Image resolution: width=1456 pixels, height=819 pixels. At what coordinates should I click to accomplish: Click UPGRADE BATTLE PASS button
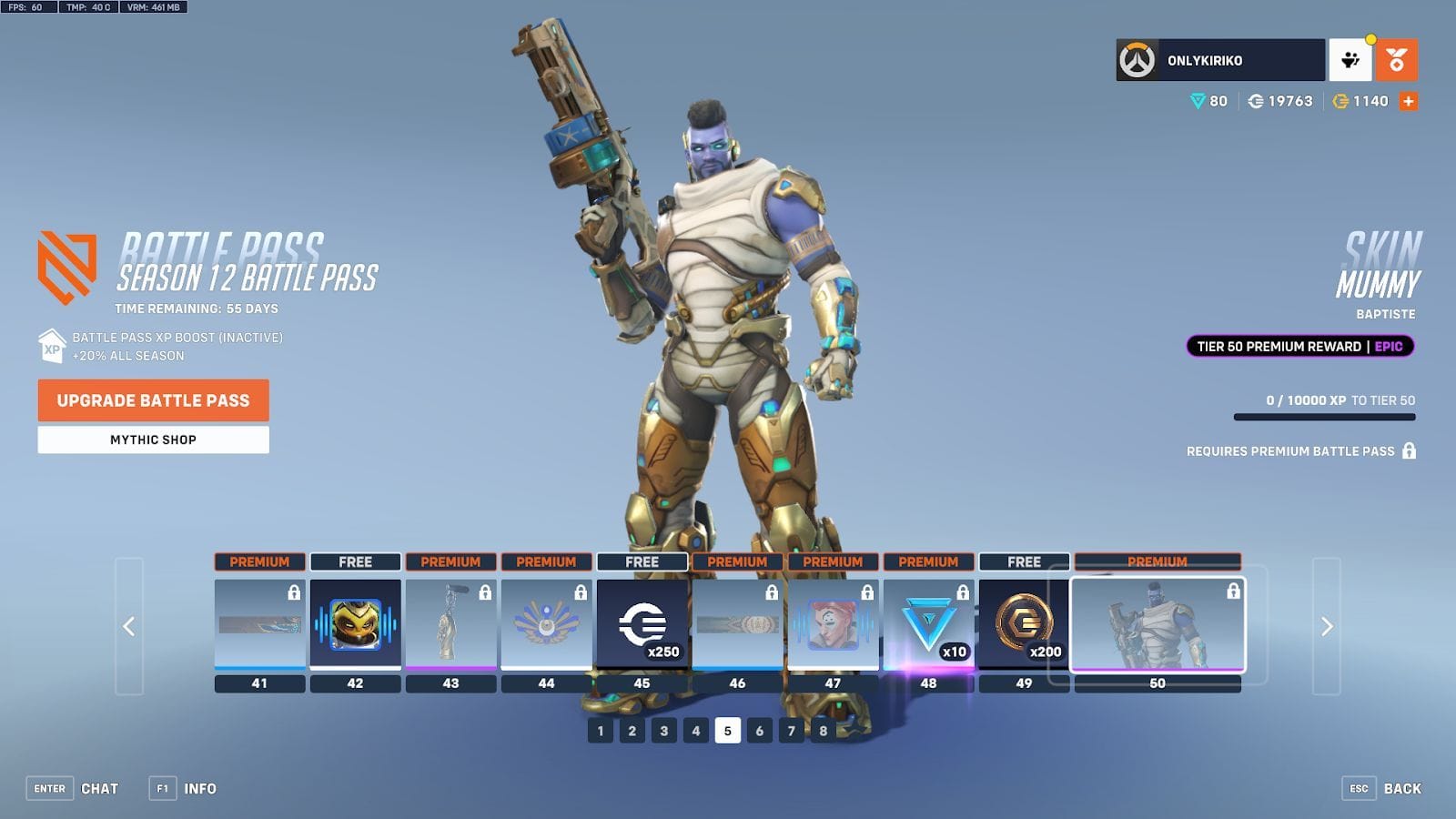[x=152, y=400]
